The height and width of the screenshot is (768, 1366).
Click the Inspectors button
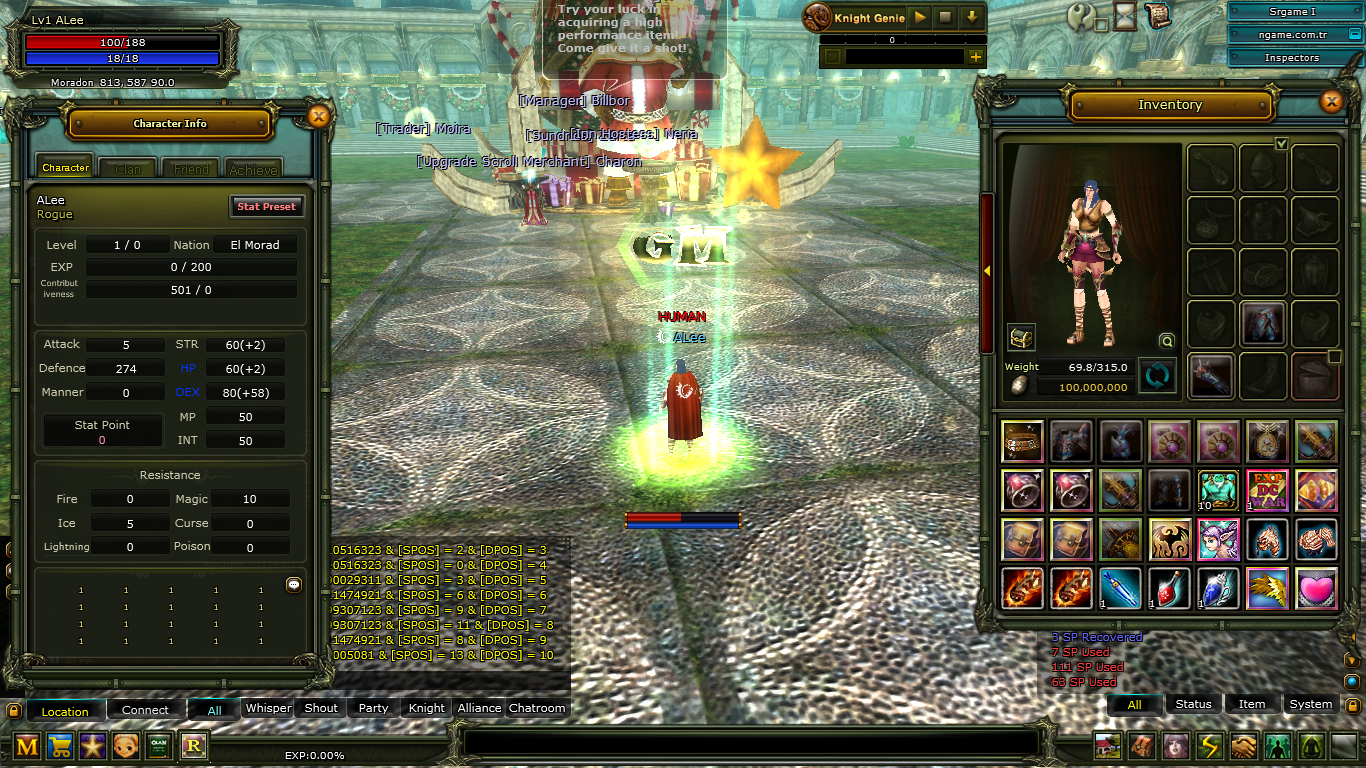pyautogui.click(x=1291, y=58)
